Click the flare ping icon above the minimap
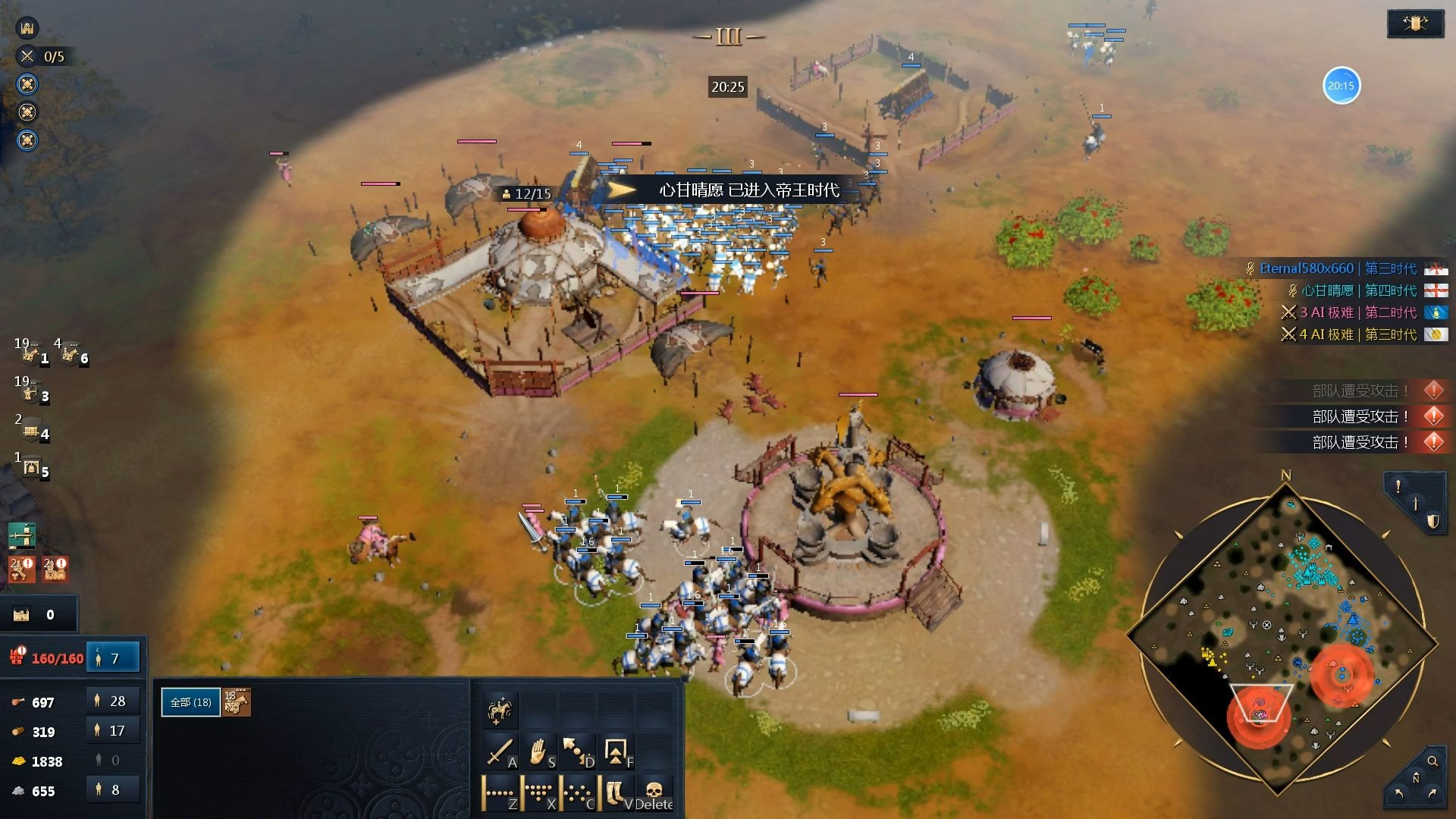This screenshot has width=1456, height=819. point(1399,485)
